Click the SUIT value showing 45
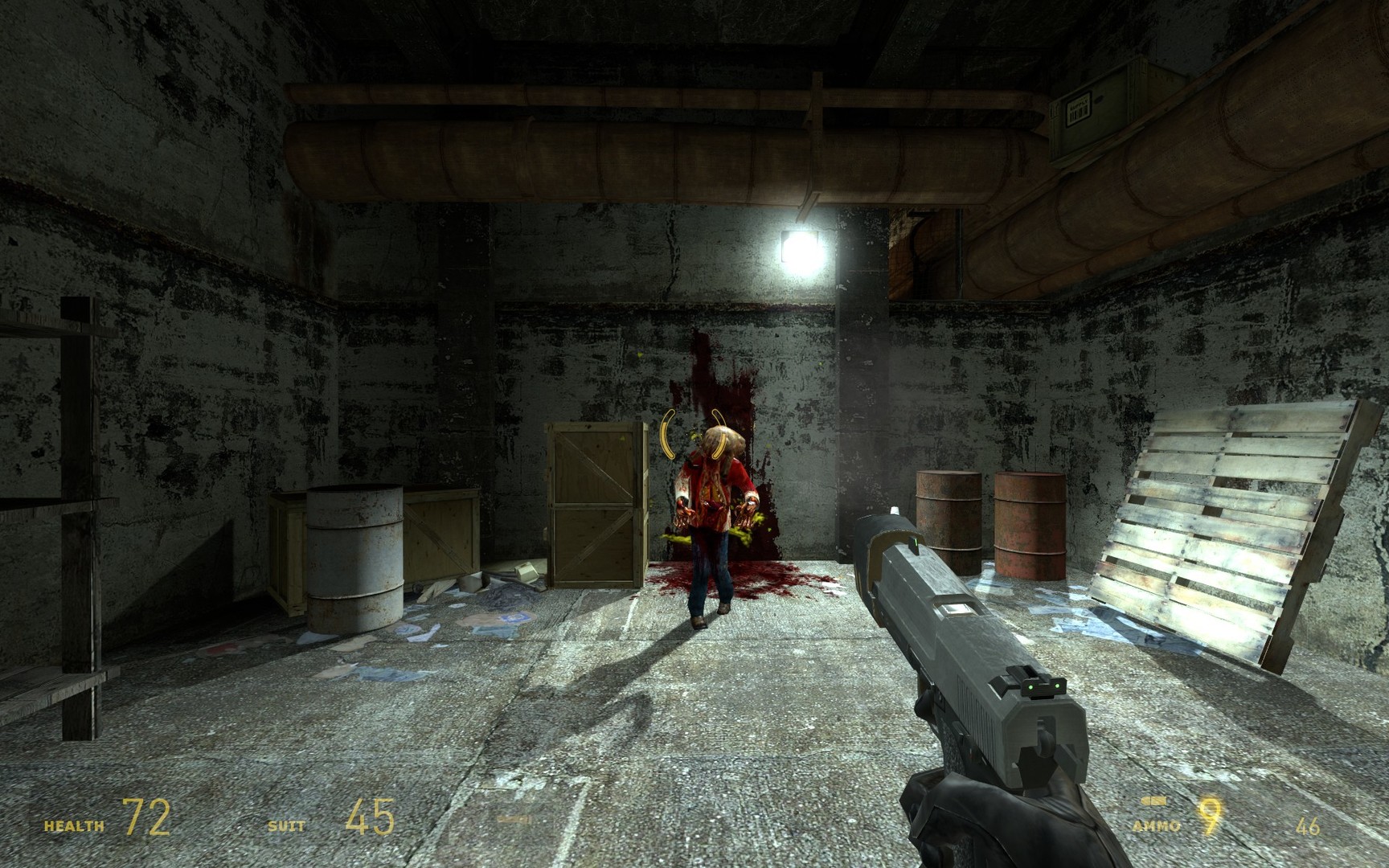Screen dimensions: 1389x868 coord(369,821)
